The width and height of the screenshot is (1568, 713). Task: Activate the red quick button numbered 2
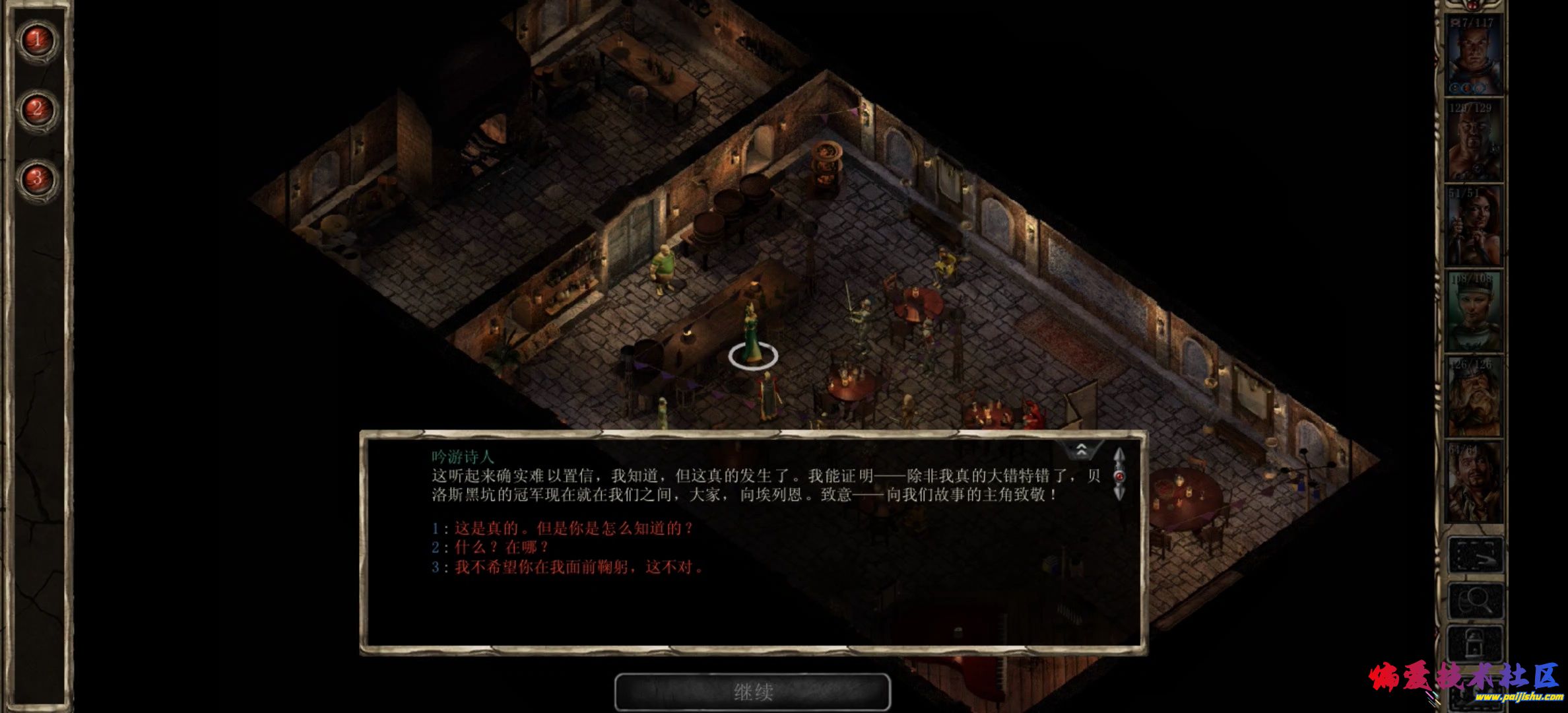[38, 109]
